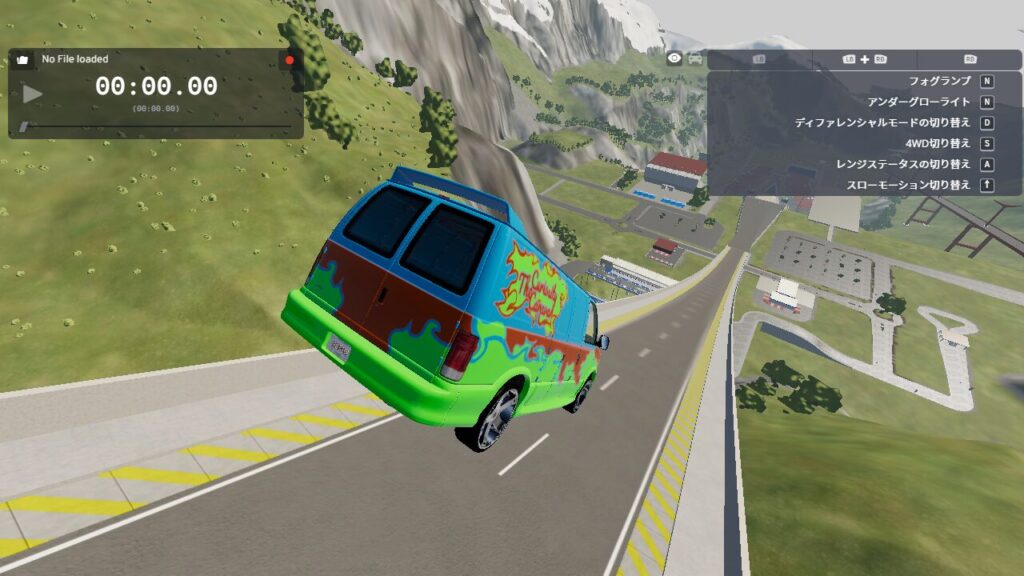The height and width of the screenshot is (576, 1024).
Task: Open the replay file folder
Action: coord(22,60)
